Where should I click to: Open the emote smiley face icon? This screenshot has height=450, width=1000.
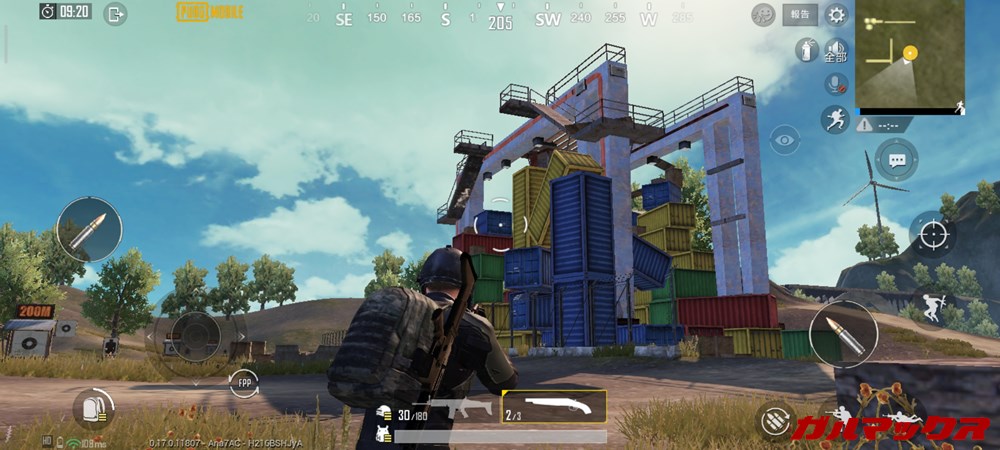tap(763, 15)
